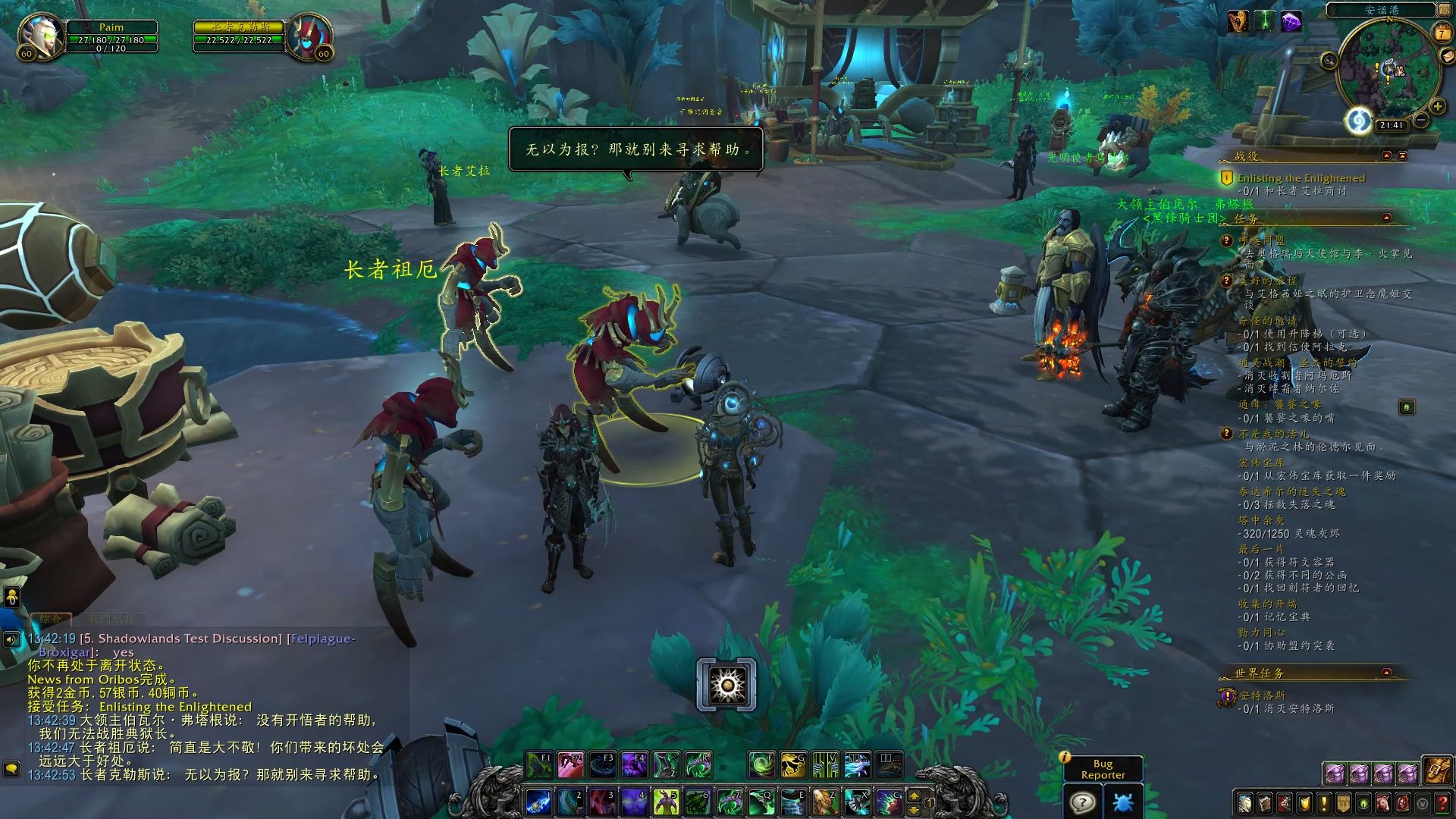Zoom out the minimap with the minus button
Screen dimensions: 1456x819
pos(1422,121)
